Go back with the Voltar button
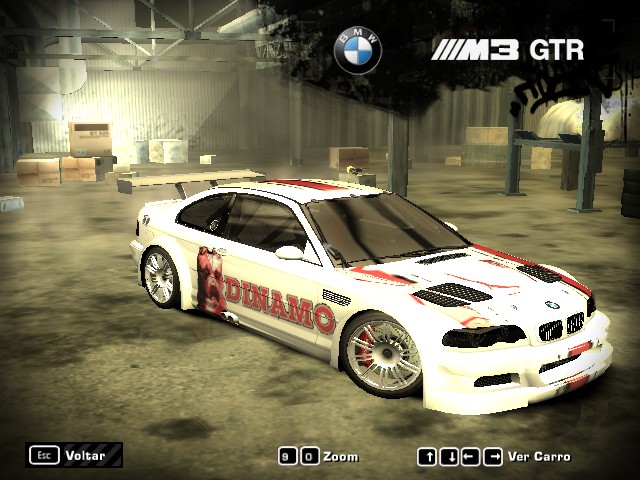This screenshot has width=640, height=480. pos(75,456)
